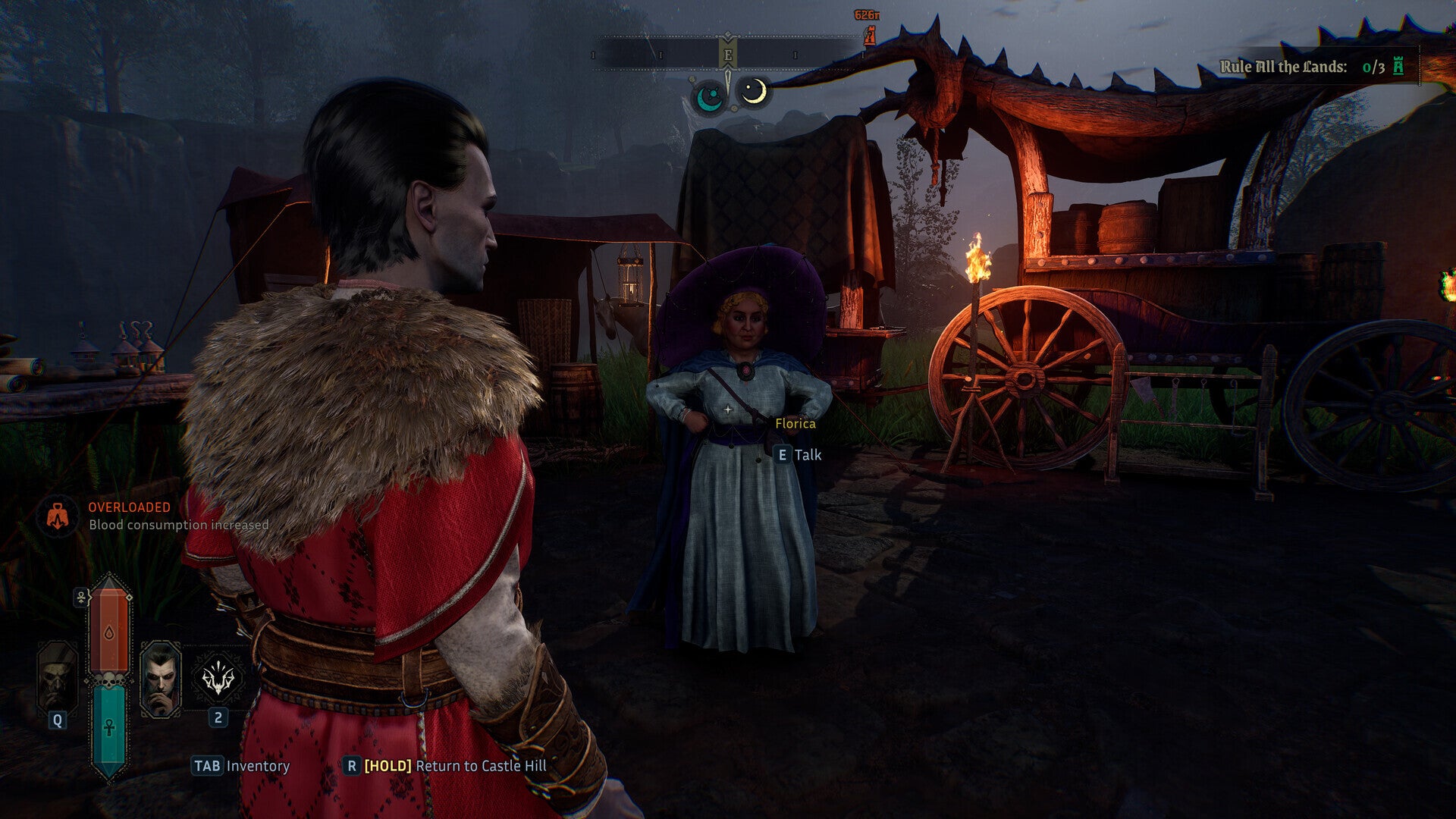Click the compass direction bar

[728, 55]
